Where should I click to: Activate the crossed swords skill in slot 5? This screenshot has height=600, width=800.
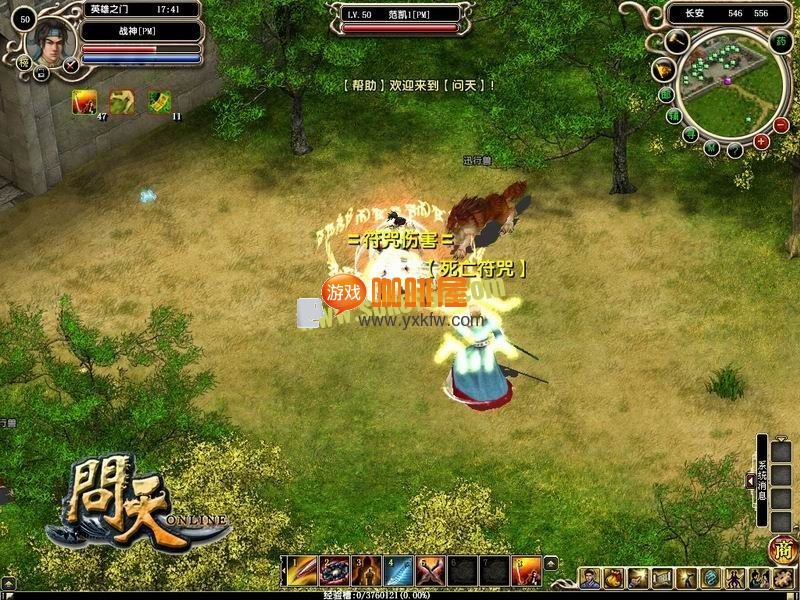430,571
